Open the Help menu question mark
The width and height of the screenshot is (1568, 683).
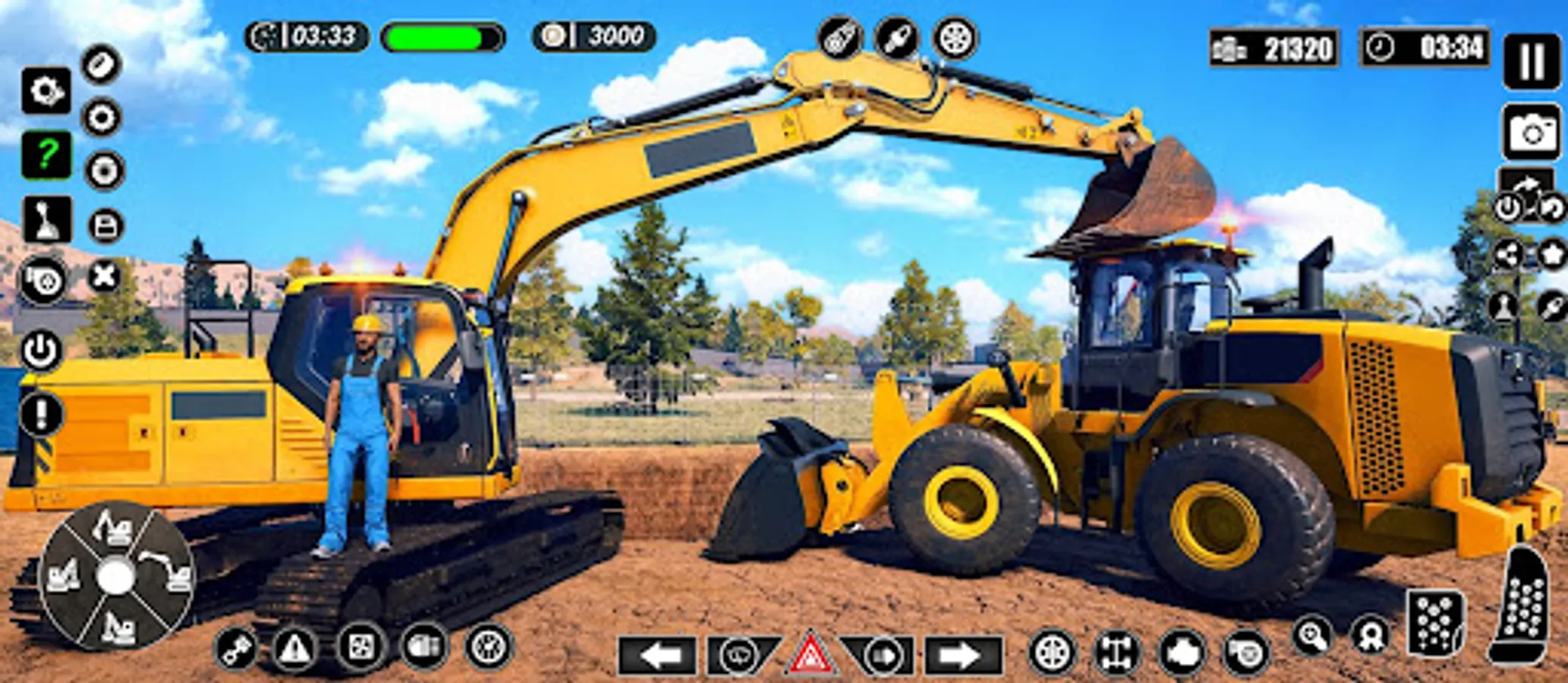[46, 155]
